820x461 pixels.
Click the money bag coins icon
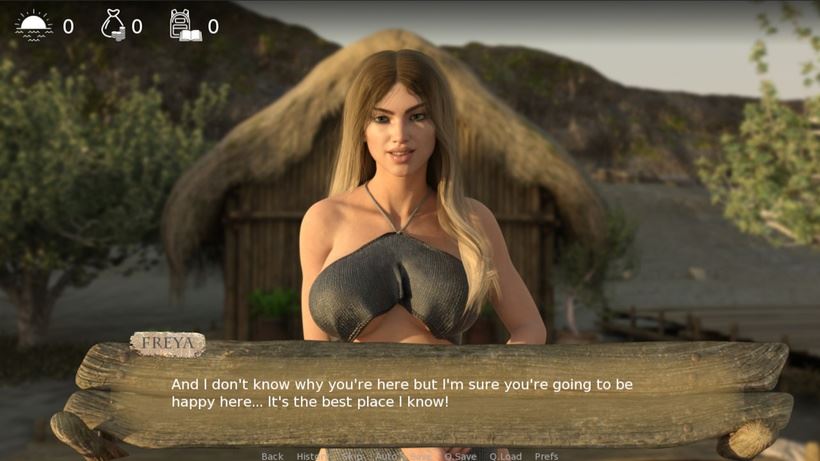pyautogui.click(x=113, y=25)
